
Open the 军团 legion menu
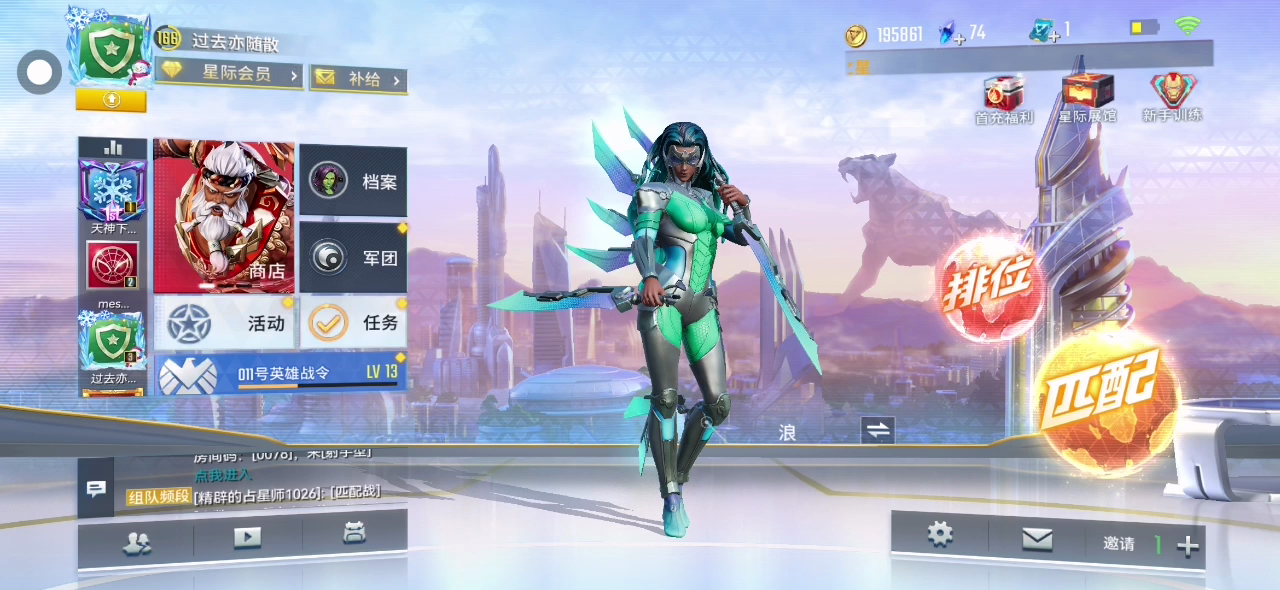click(353, 258)
